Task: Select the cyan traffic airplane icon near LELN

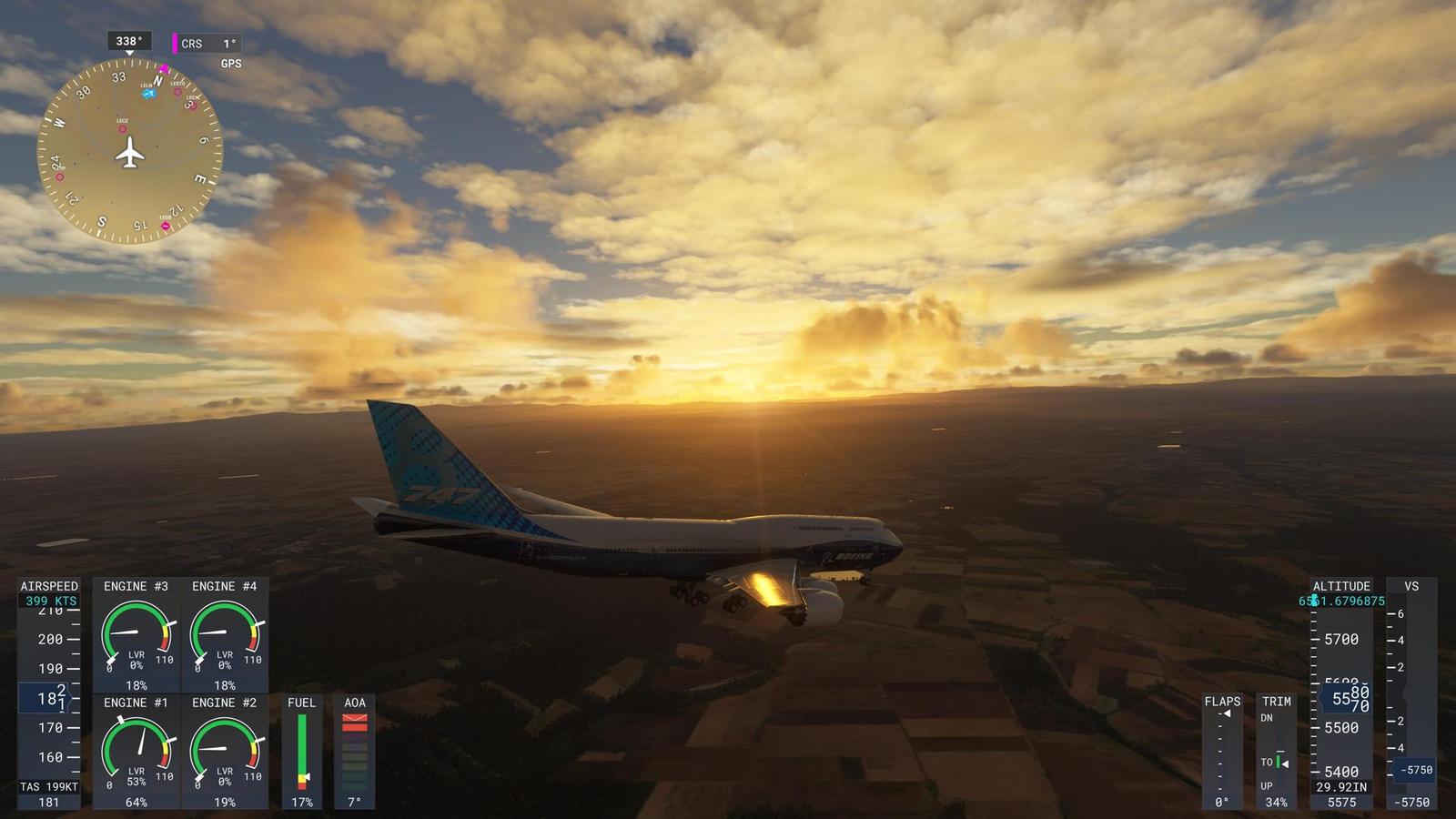Action: point(149,94)
